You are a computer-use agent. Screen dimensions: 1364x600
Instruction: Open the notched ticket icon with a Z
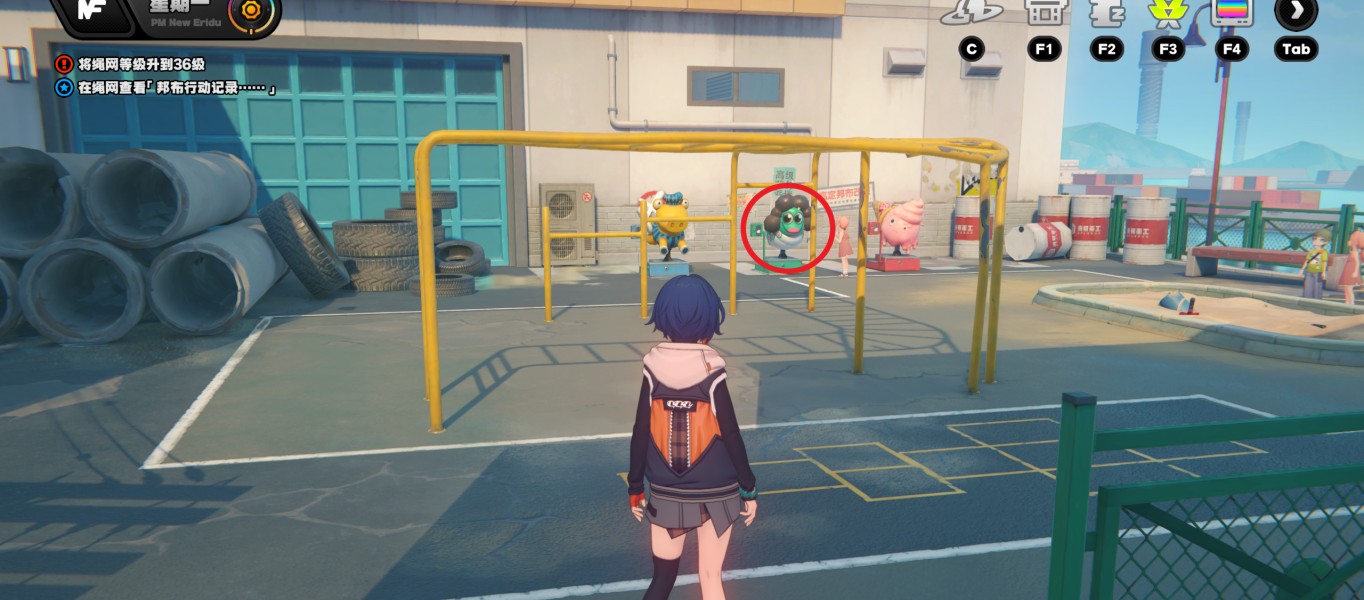pyautogui.click(x=1105, y=12)
